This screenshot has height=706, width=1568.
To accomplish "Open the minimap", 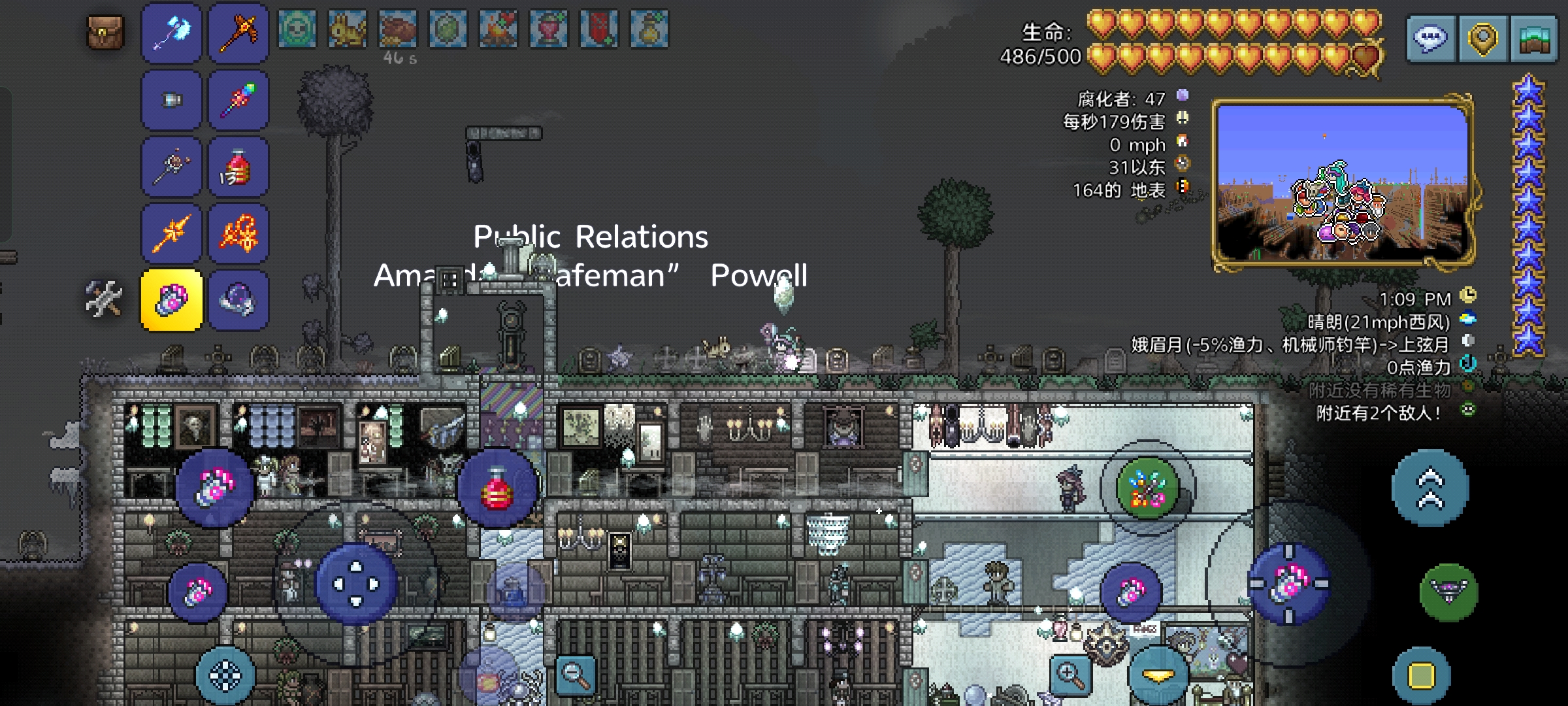I will (1343, 182).
